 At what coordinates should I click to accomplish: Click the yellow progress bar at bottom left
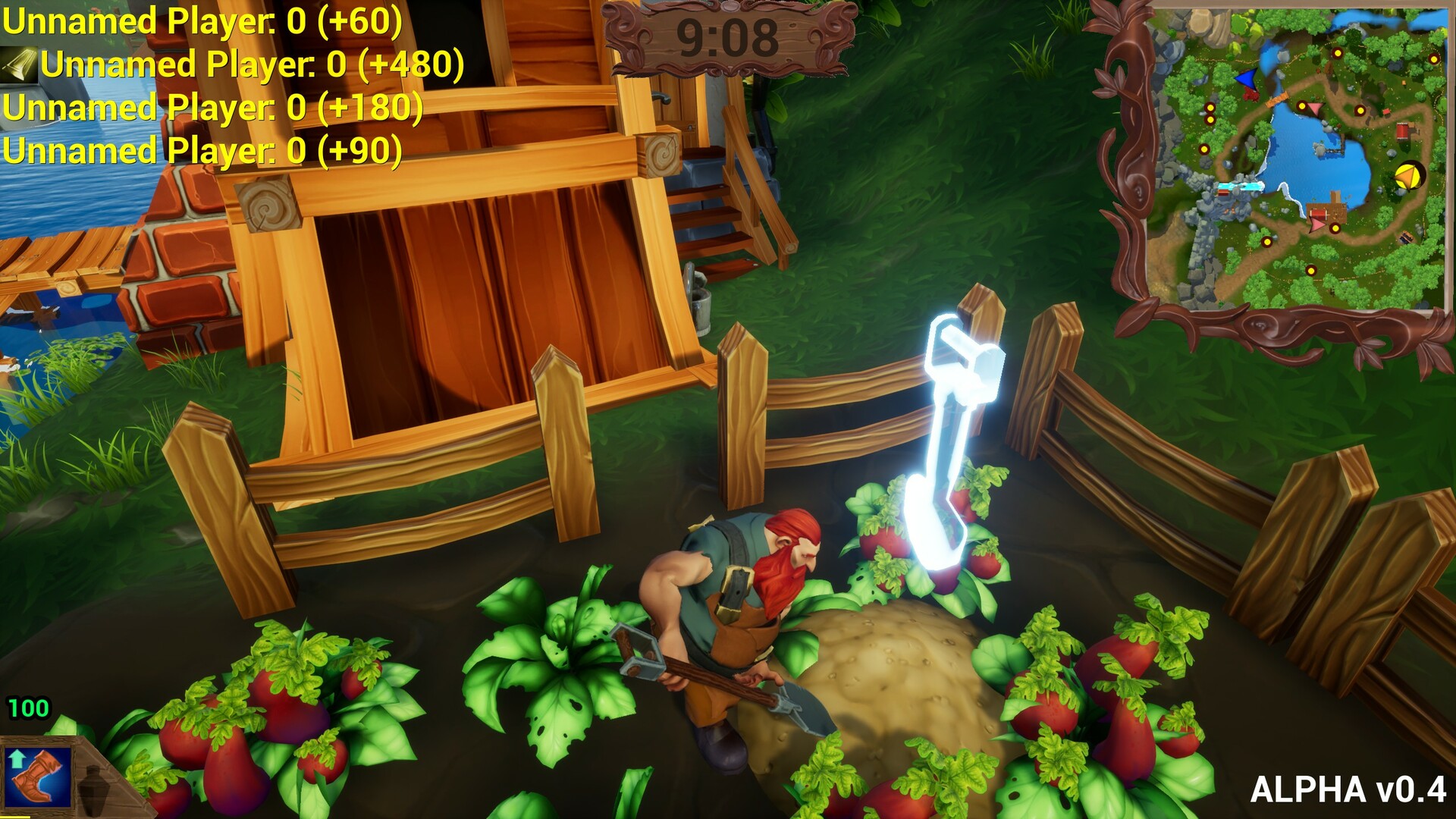click(x=15, y=817)
